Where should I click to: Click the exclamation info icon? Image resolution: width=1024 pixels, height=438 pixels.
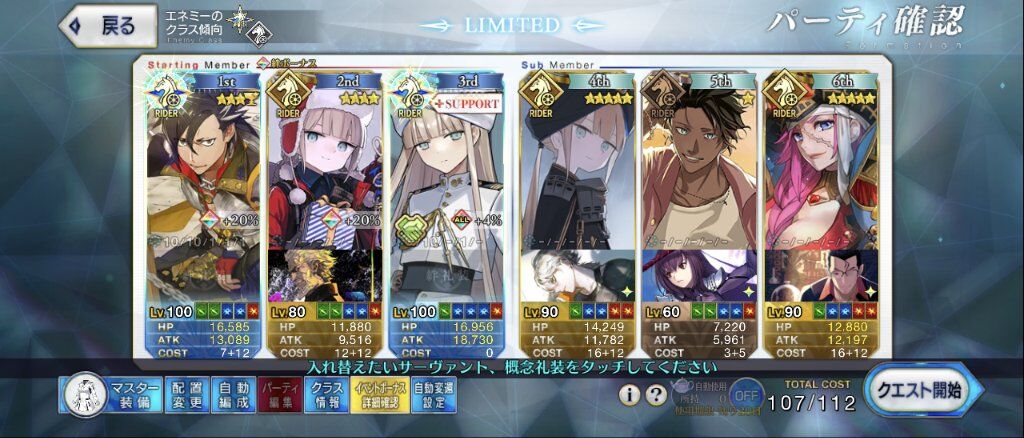pos(630,394)
